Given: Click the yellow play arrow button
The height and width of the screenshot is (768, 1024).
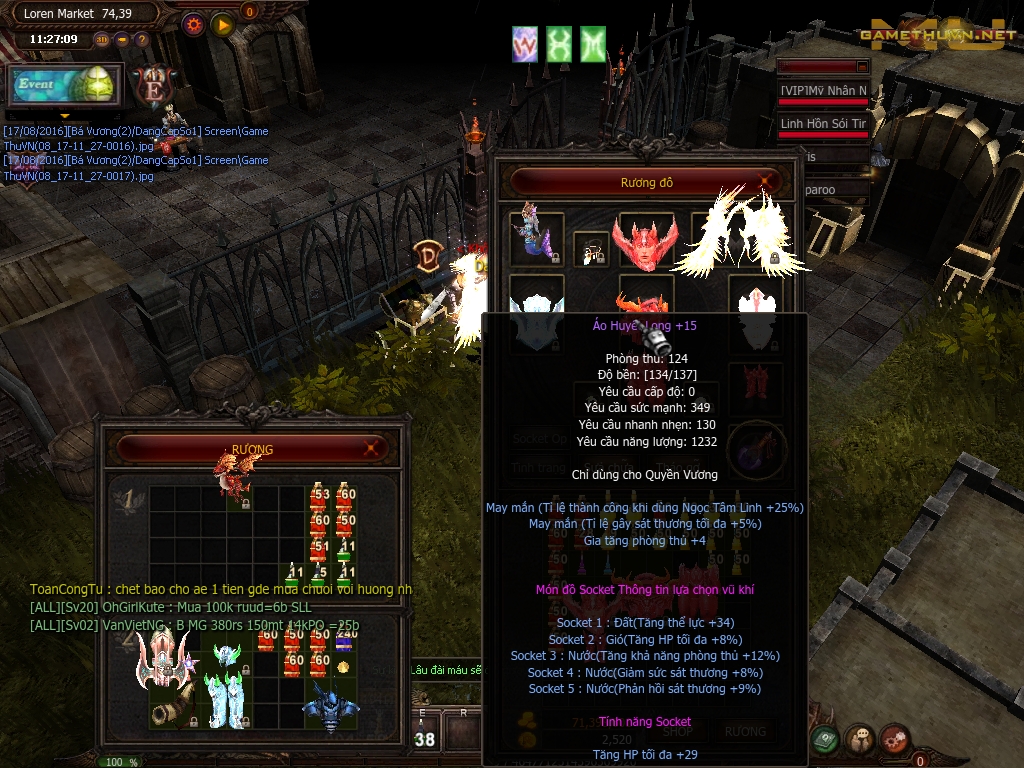Looking at the screenshot, I should coord(222,24).
